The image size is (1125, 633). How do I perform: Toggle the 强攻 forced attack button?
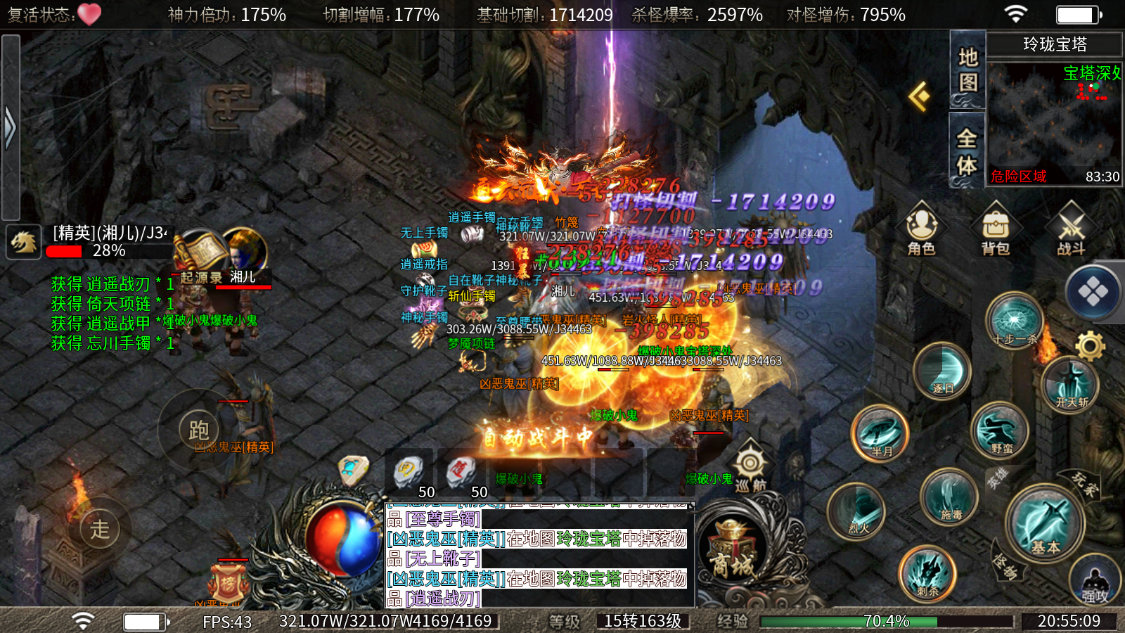(1095, 580)
